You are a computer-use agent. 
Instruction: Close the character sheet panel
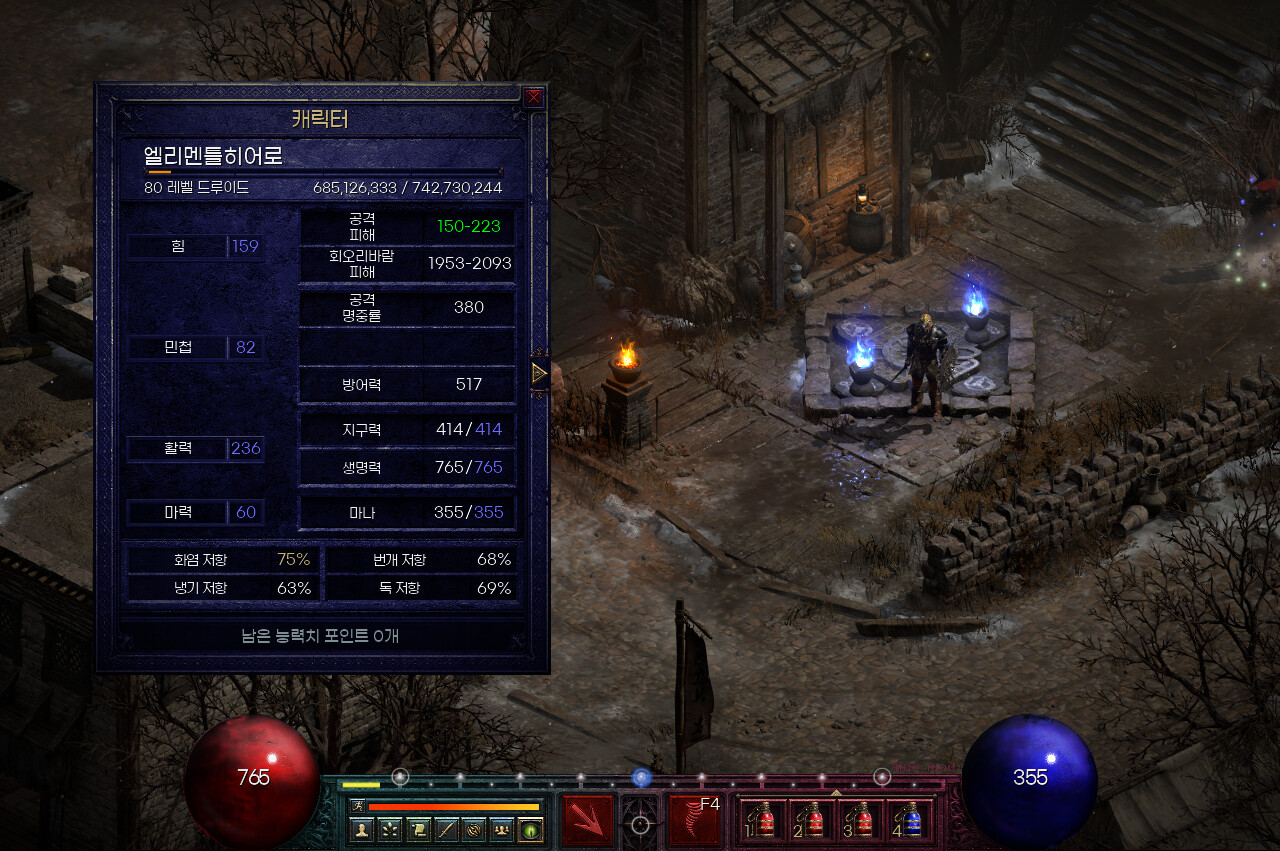(534, 97)
